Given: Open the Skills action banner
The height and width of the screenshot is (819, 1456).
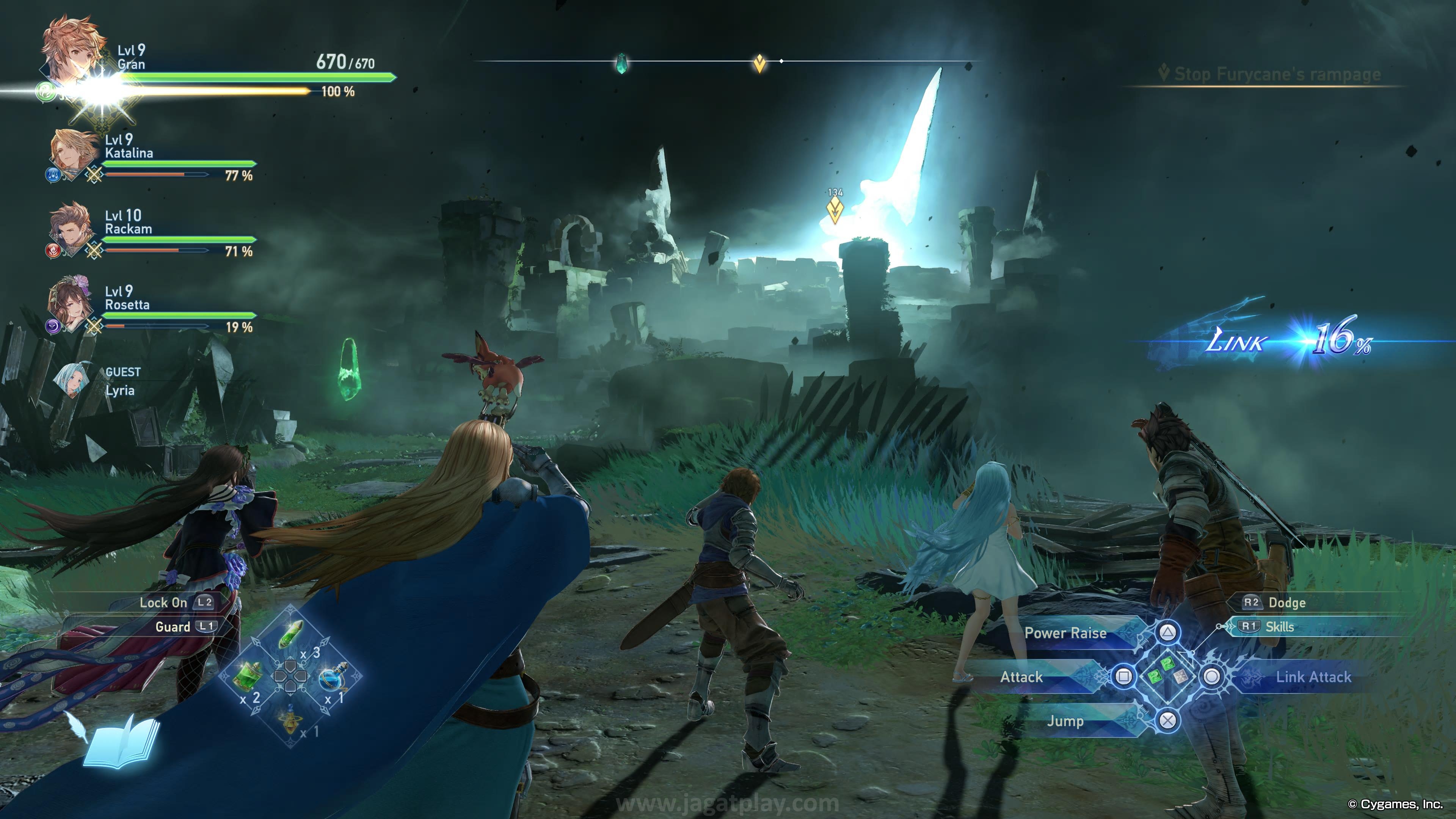Looking at the screenshot, I should [1280, 627].
